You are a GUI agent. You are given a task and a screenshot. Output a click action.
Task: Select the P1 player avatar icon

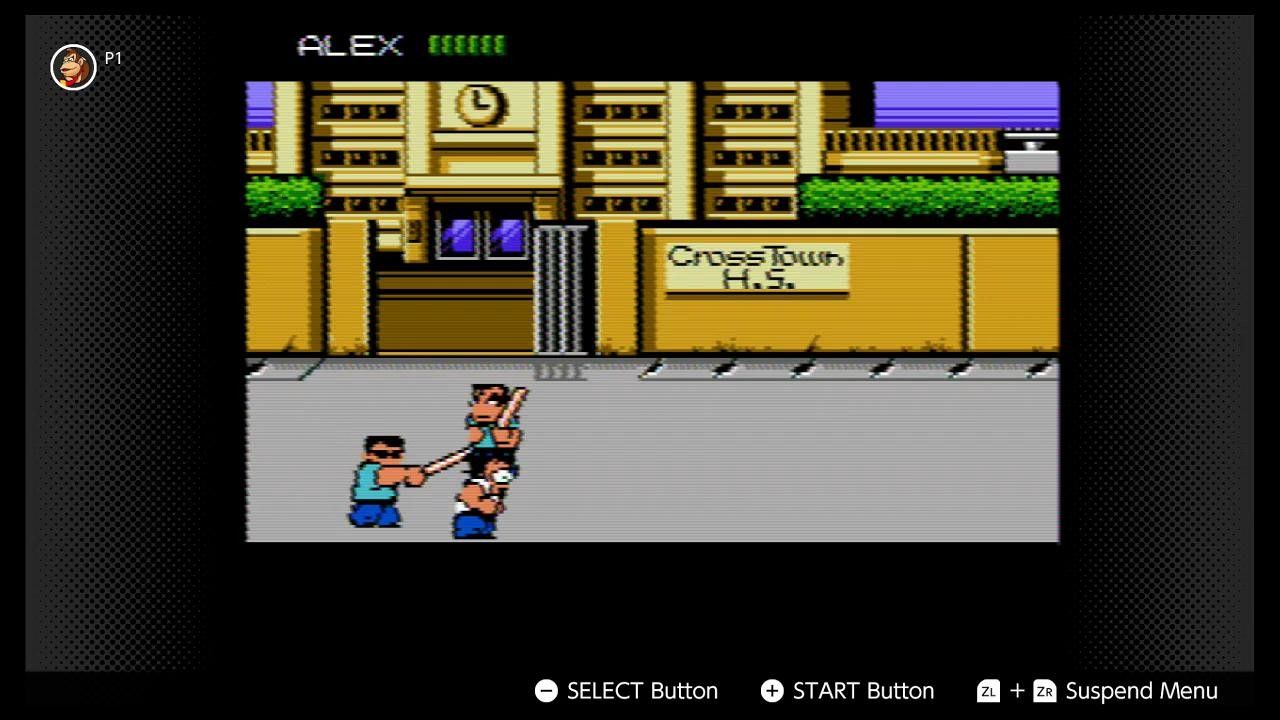[x=73, y=67]
